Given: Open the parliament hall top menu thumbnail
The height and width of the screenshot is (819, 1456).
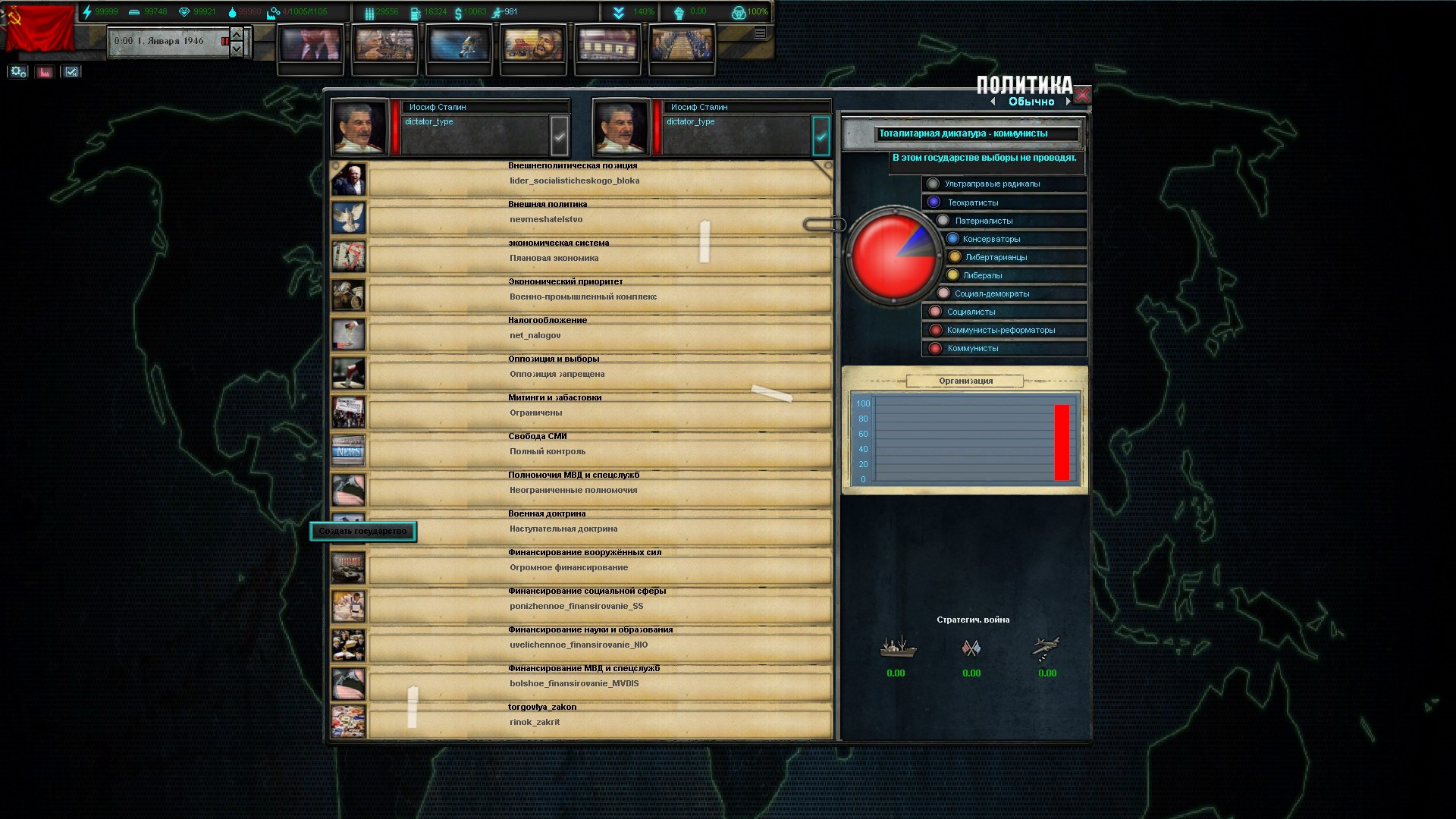Looking at the screenshot, I should pyautogui.click(x=682, y=44).
